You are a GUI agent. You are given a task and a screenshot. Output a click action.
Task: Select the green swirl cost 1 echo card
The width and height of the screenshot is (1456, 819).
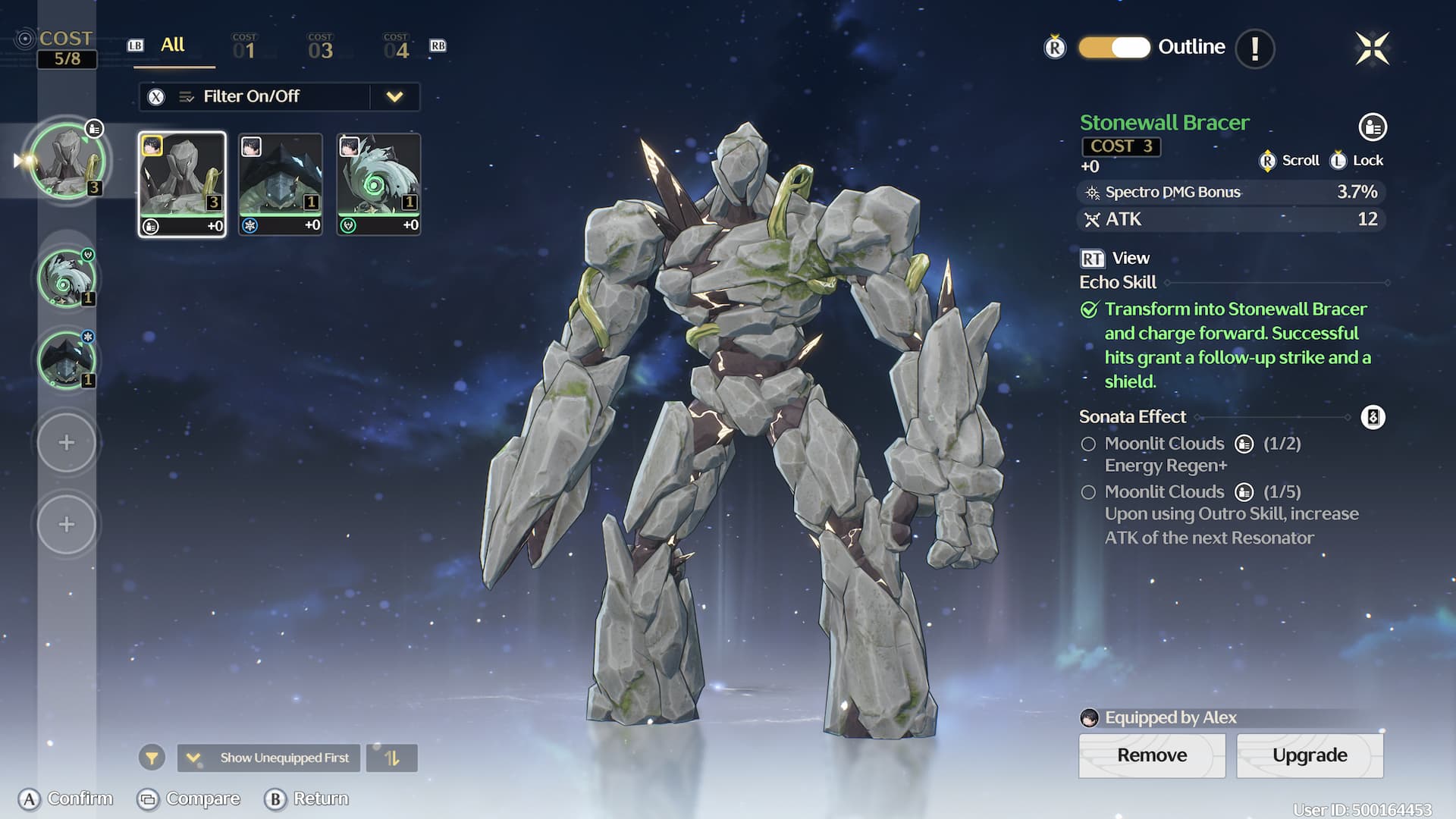pos(378,184)
